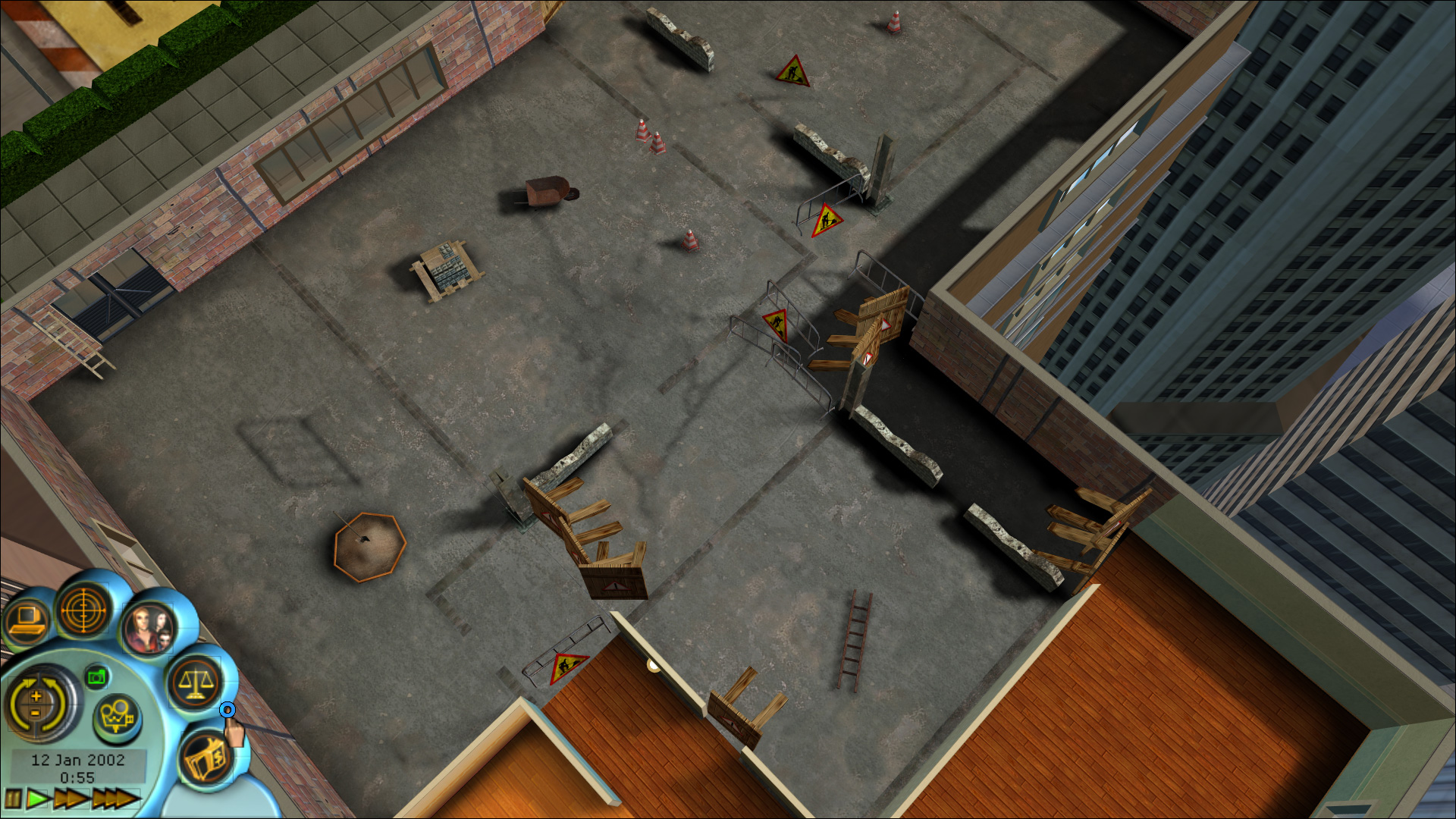
Task: Open the scales of justice panel
Action: click(x=196, y=683)
